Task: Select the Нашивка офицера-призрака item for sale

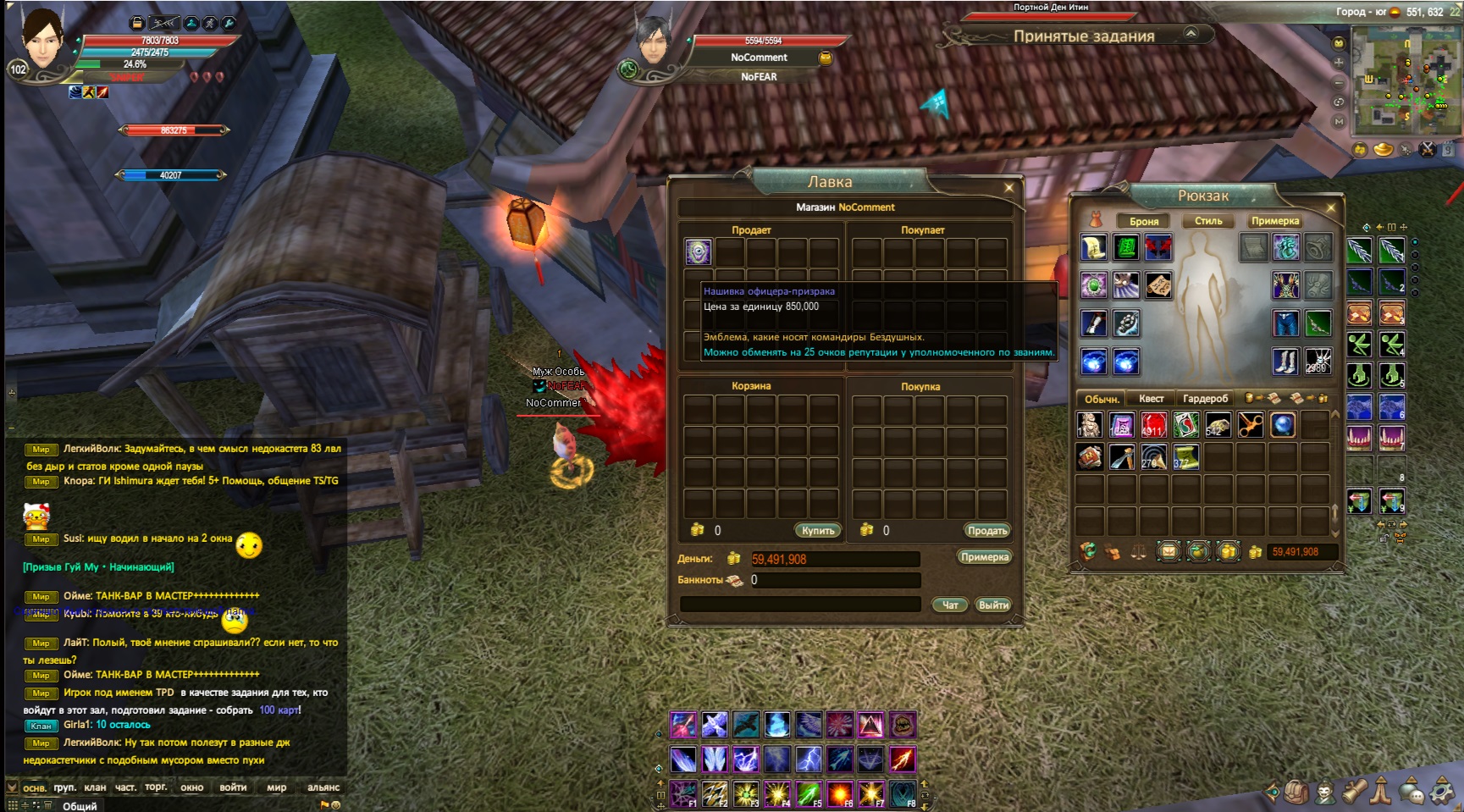Action: point(698,251)
